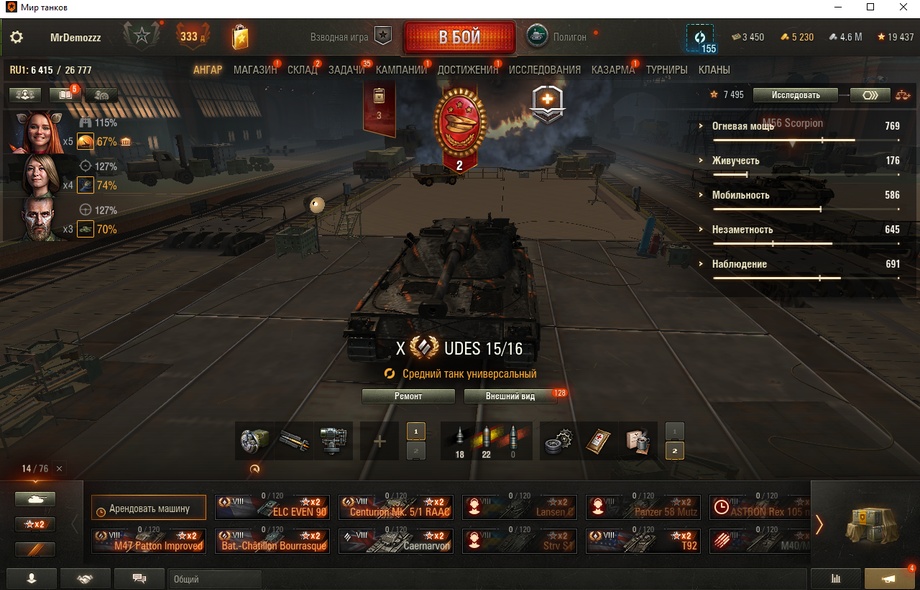Select Взводная игра platoon option
920x590 pixels.
point(350,37)
